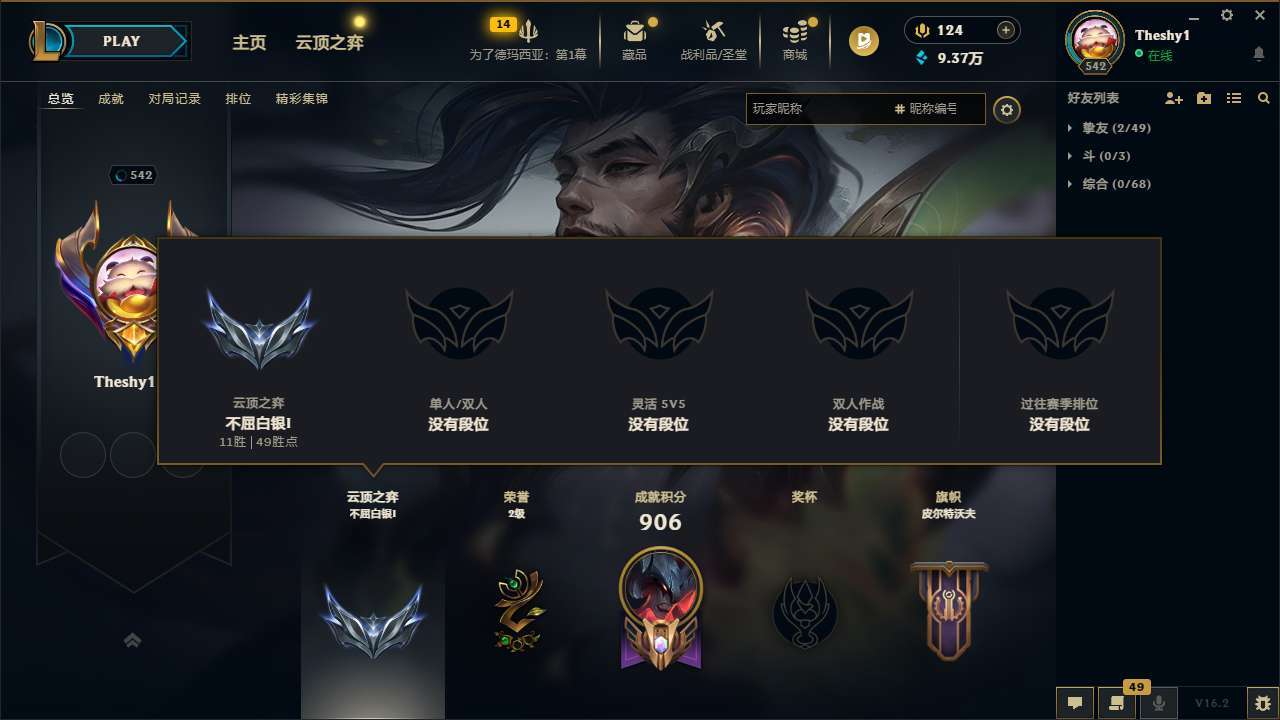Toggle friend list display mode icon
This screenshot has width=1280, height=720.
point(1233,98)
